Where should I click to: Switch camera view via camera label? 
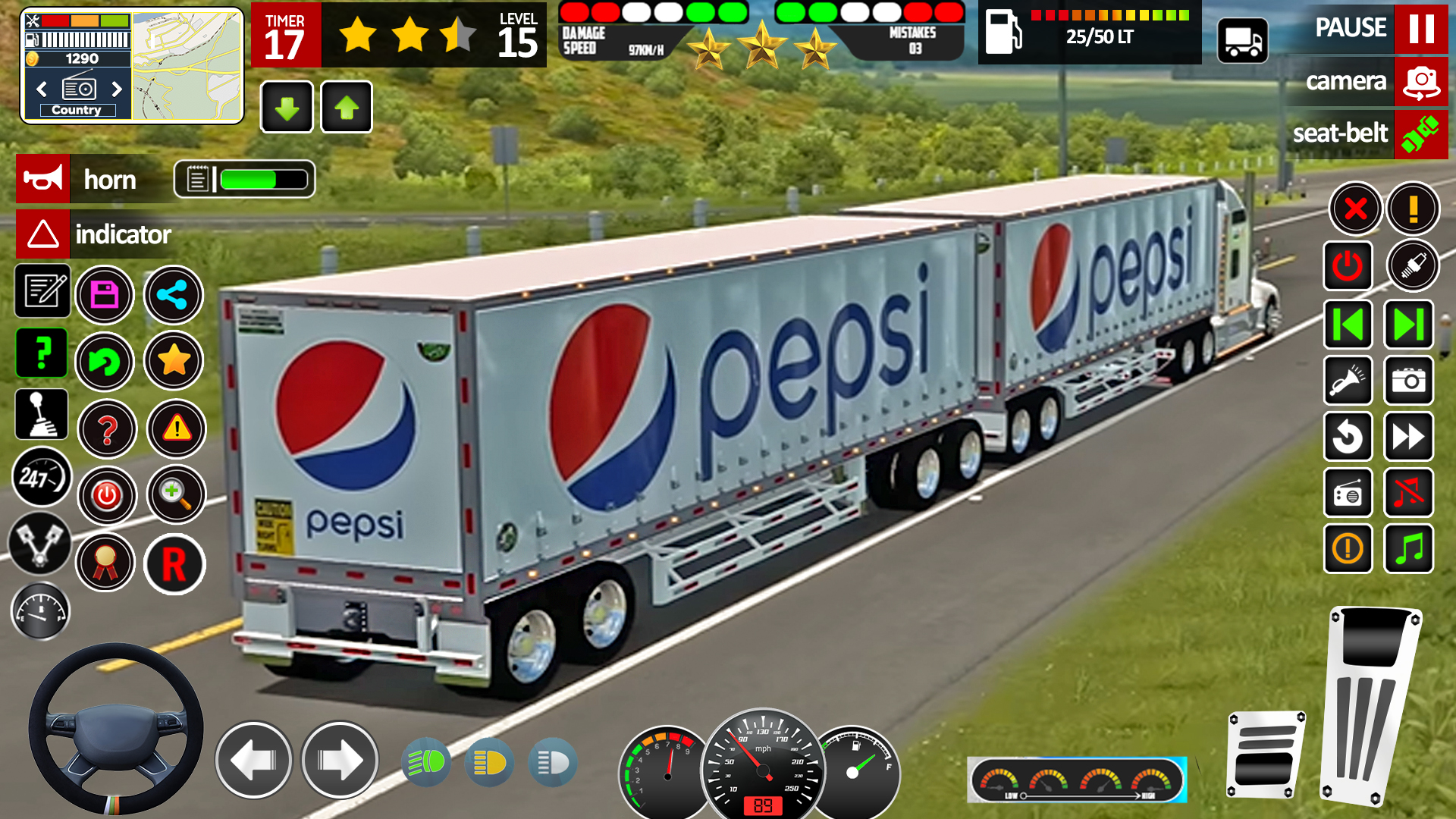1346,82
